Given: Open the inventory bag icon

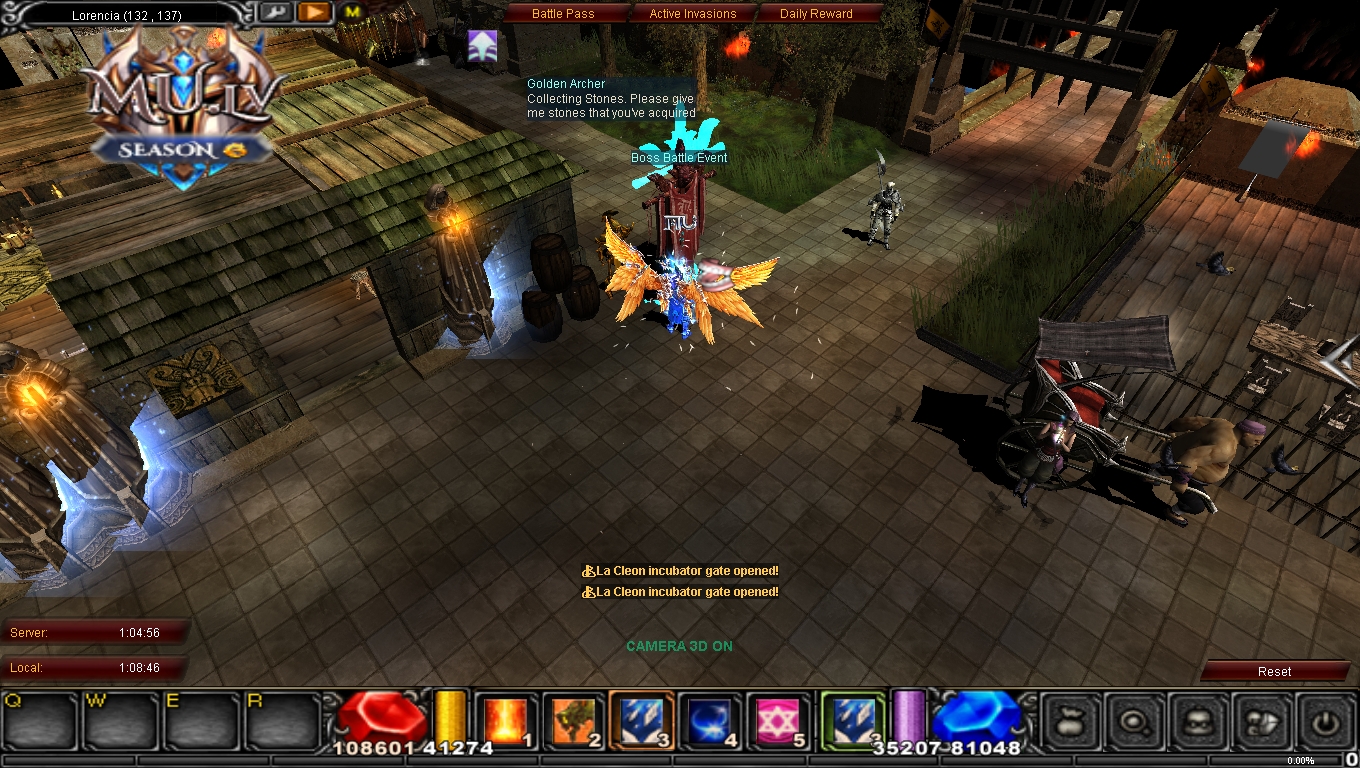Looking at the screenshot, I should coord(1069,722).
